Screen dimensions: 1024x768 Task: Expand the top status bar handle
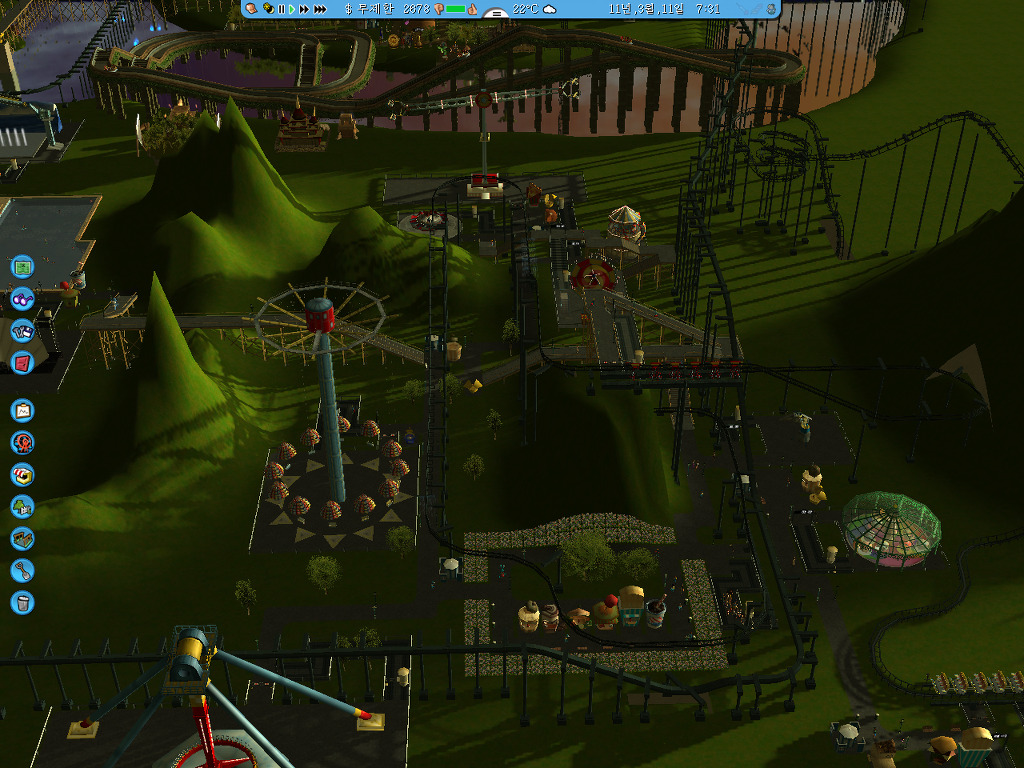[494, 13]
